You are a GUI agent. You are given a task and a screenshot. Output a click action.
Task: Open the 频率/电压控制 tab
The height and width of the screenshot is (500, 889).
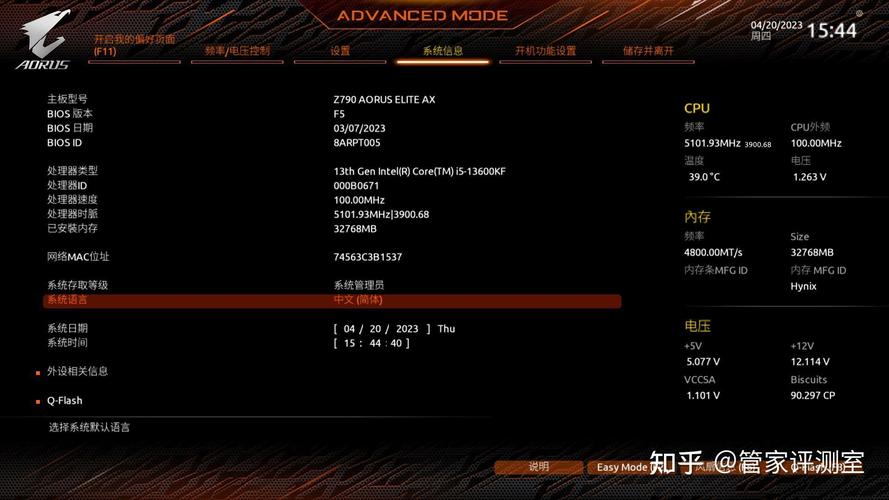coord(237,51)
